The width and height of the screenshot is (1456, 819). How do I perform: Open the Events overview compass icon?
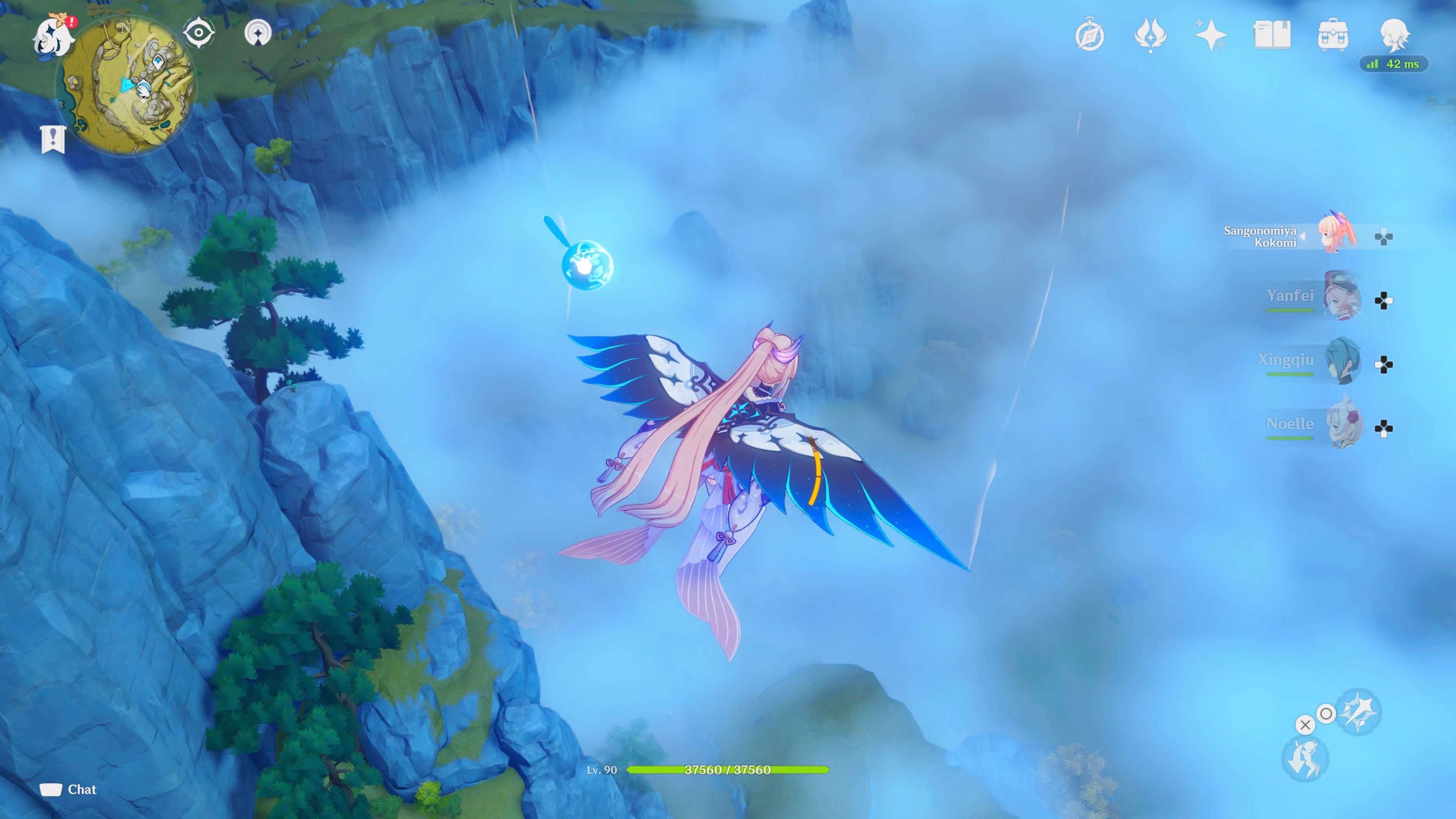pyautogui.click(x=1090, y=35)
